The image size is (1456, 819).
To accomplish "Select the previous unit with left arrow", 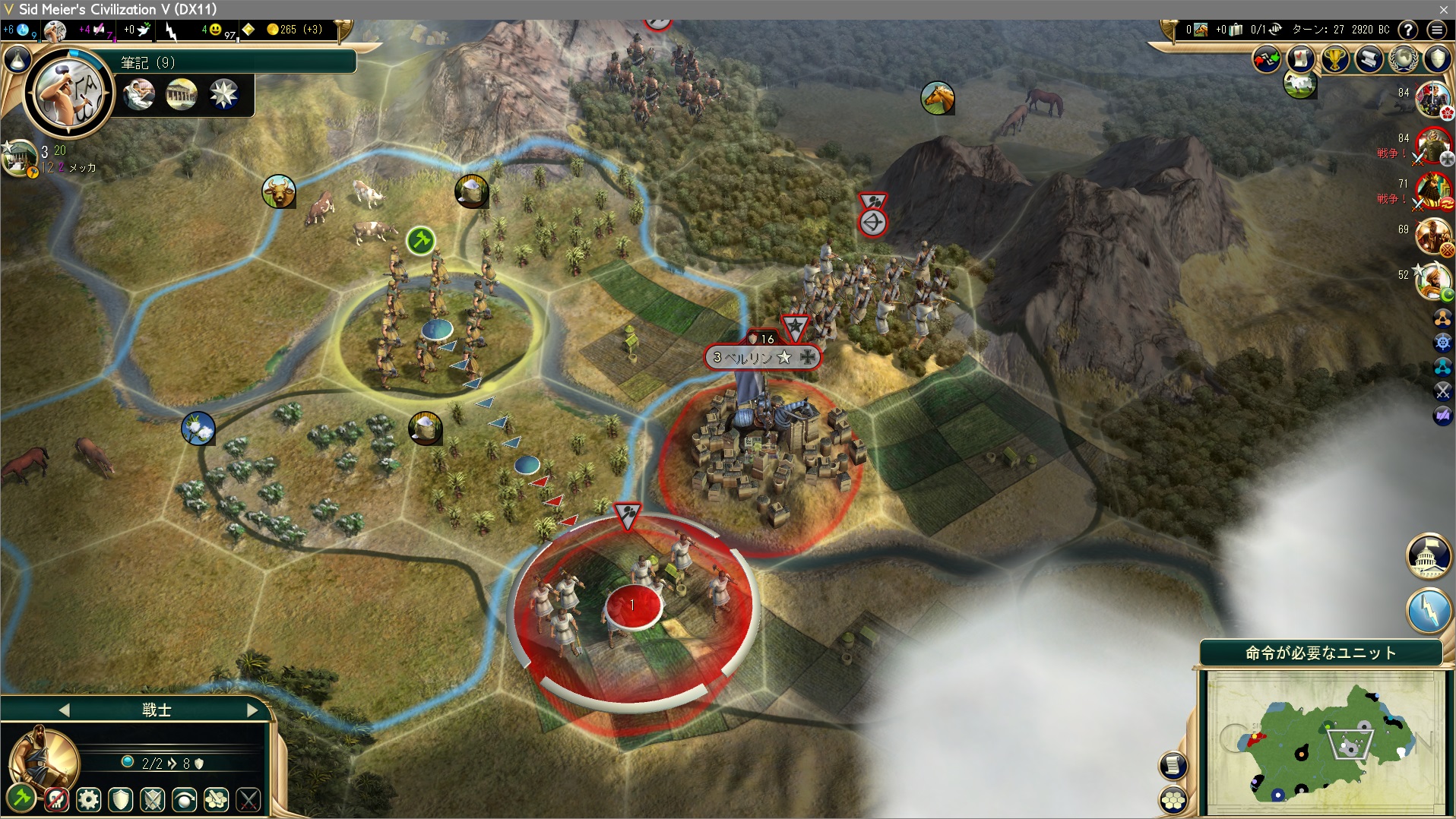I will [x=64, y=710].
